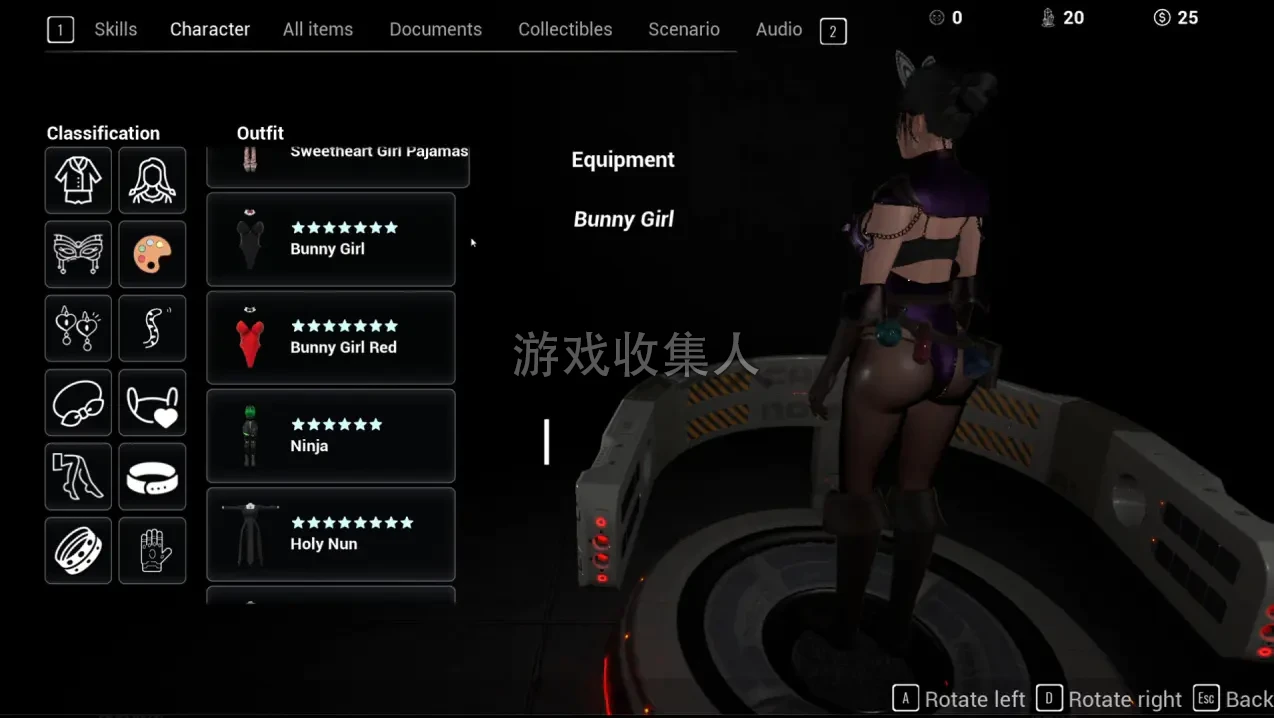Open the Audio tab

(778, 30)
